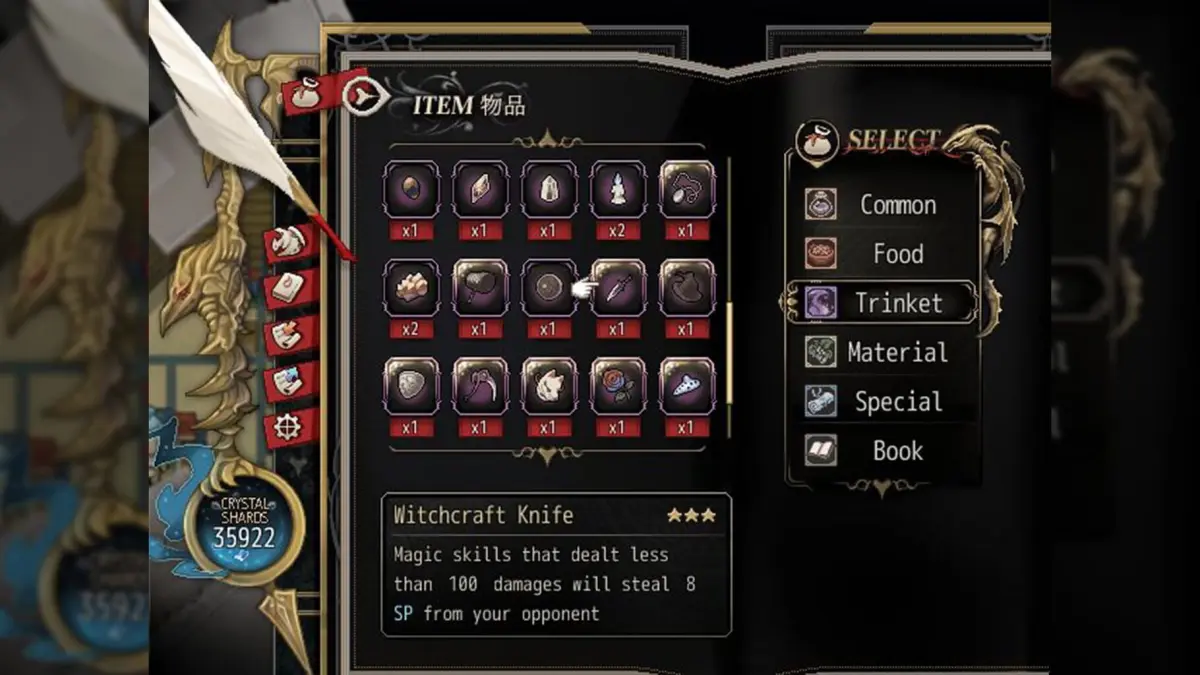Image resolution: width=1200 pixels, height=675 pixels.
Task: Choose the white cat mask trinket
Action: click(x=549, y=385)
